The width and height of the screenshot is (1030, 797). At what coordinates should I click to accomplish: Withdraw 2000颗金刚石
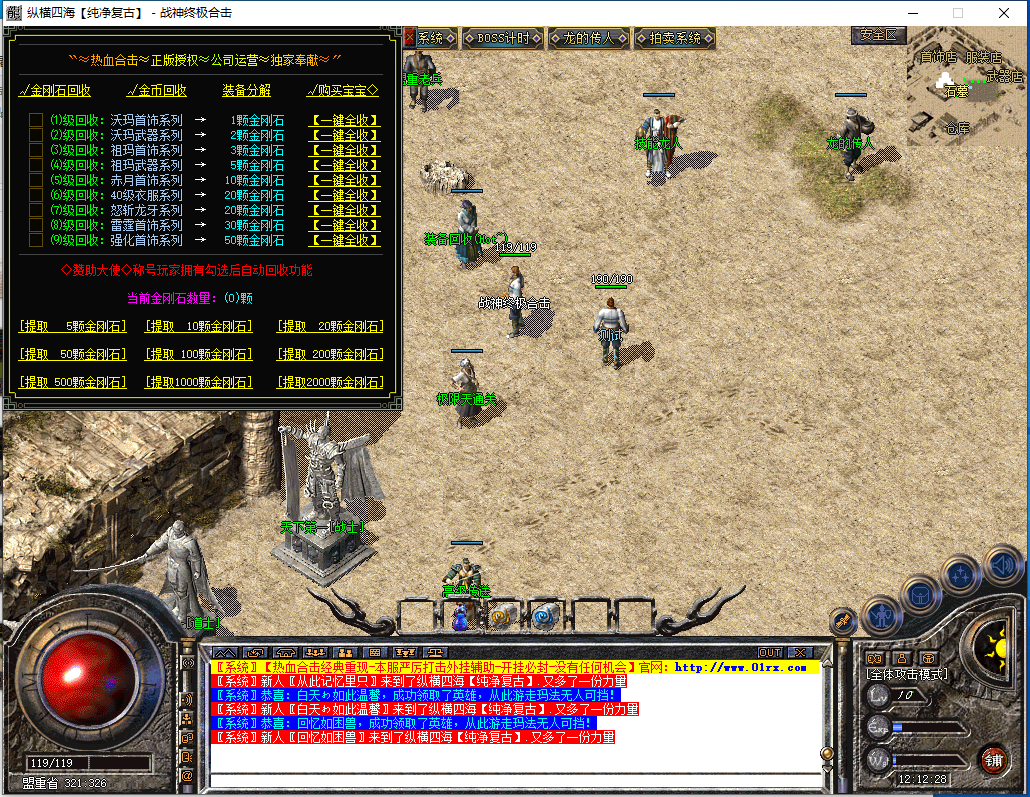(330, 382)
